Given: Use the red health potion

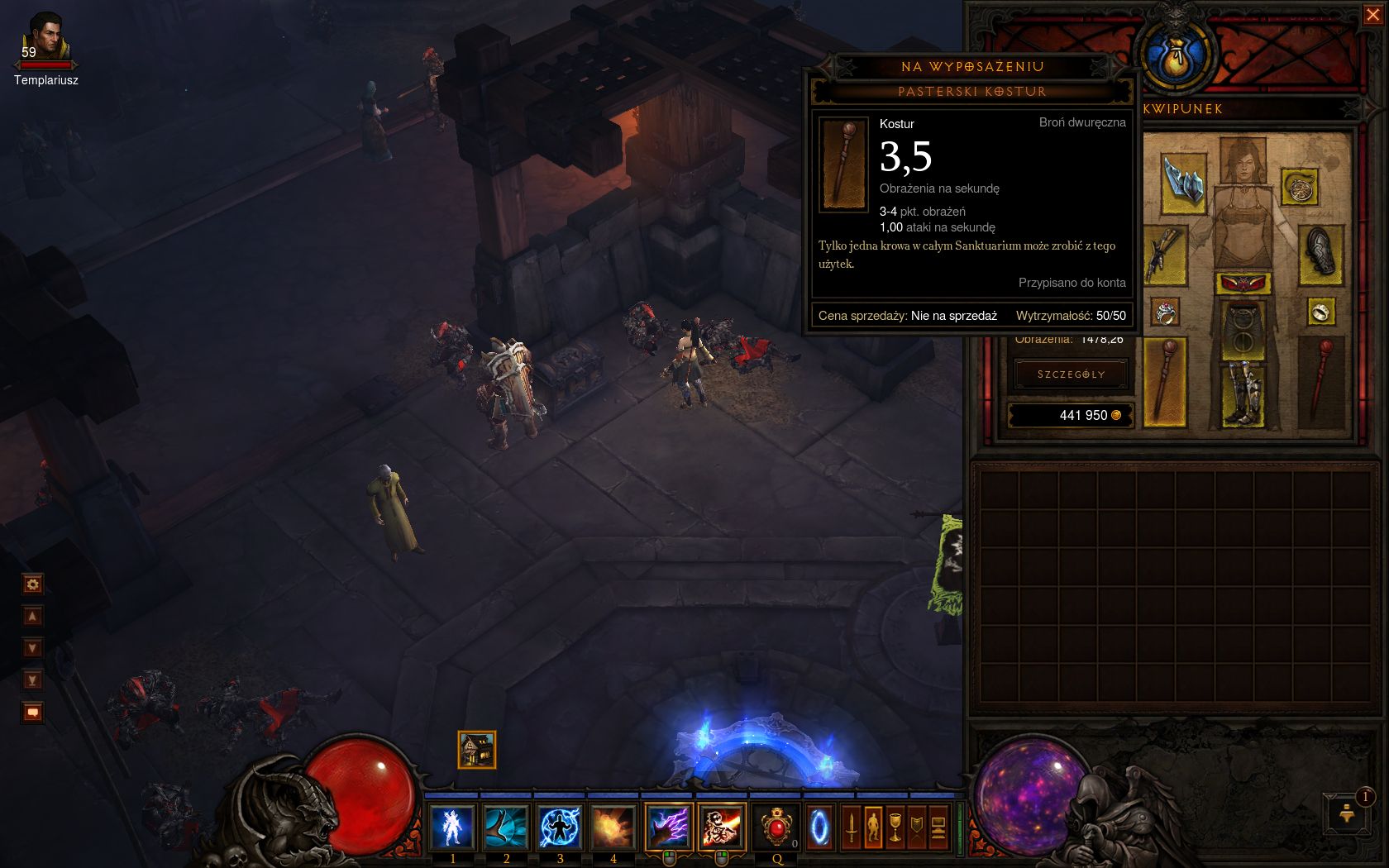Looking at the screenshot, I should [x=776, y=827].
